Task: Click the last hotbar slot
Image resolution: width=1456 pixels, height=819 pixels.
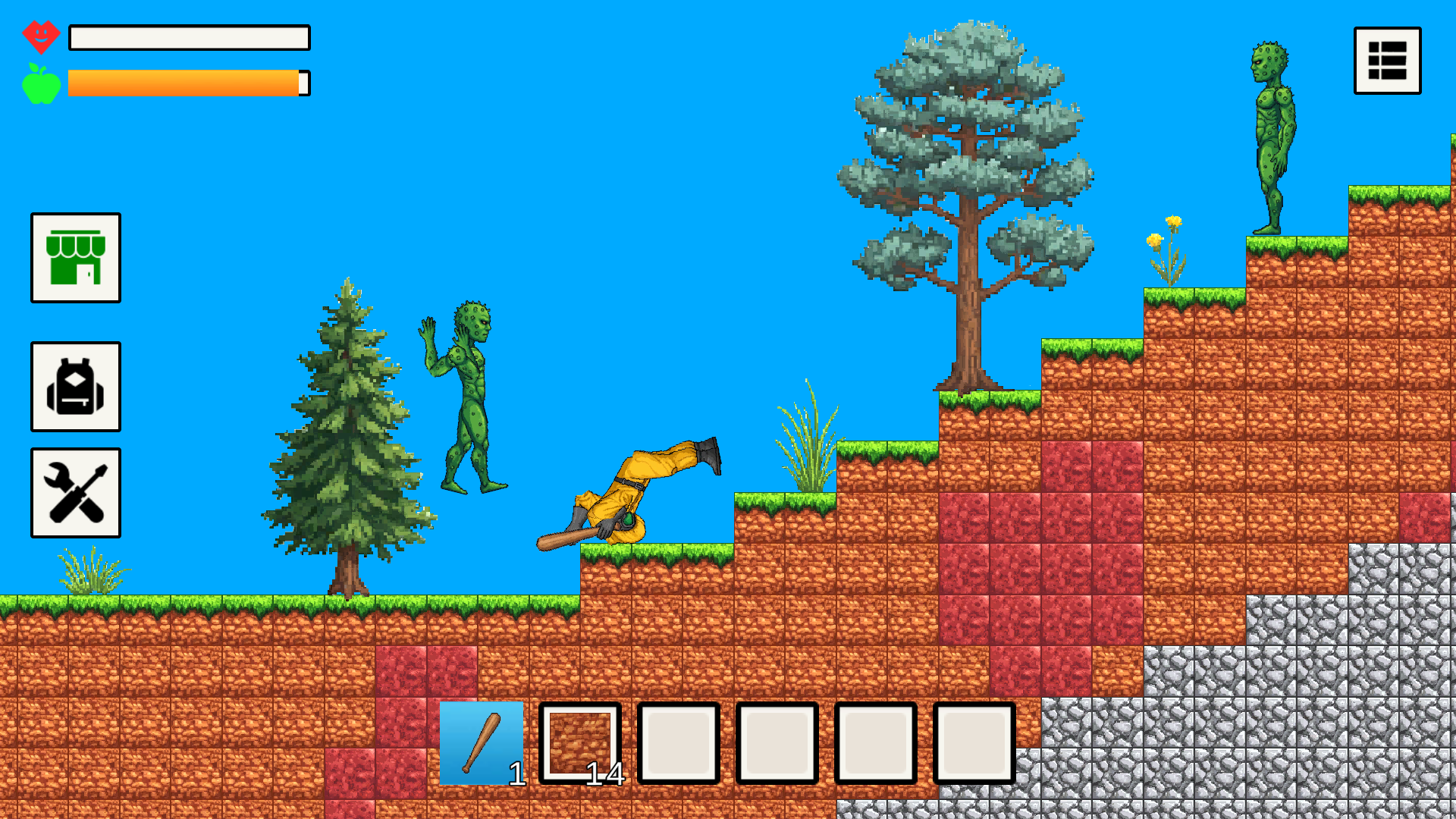Action: (975, 742)
